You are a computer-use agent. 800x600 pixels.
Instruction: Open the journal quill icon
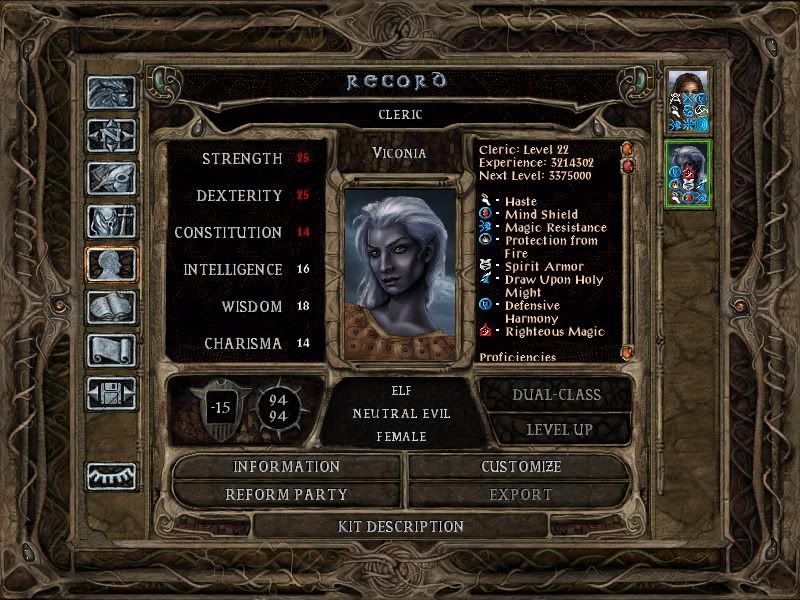point(111,178)
